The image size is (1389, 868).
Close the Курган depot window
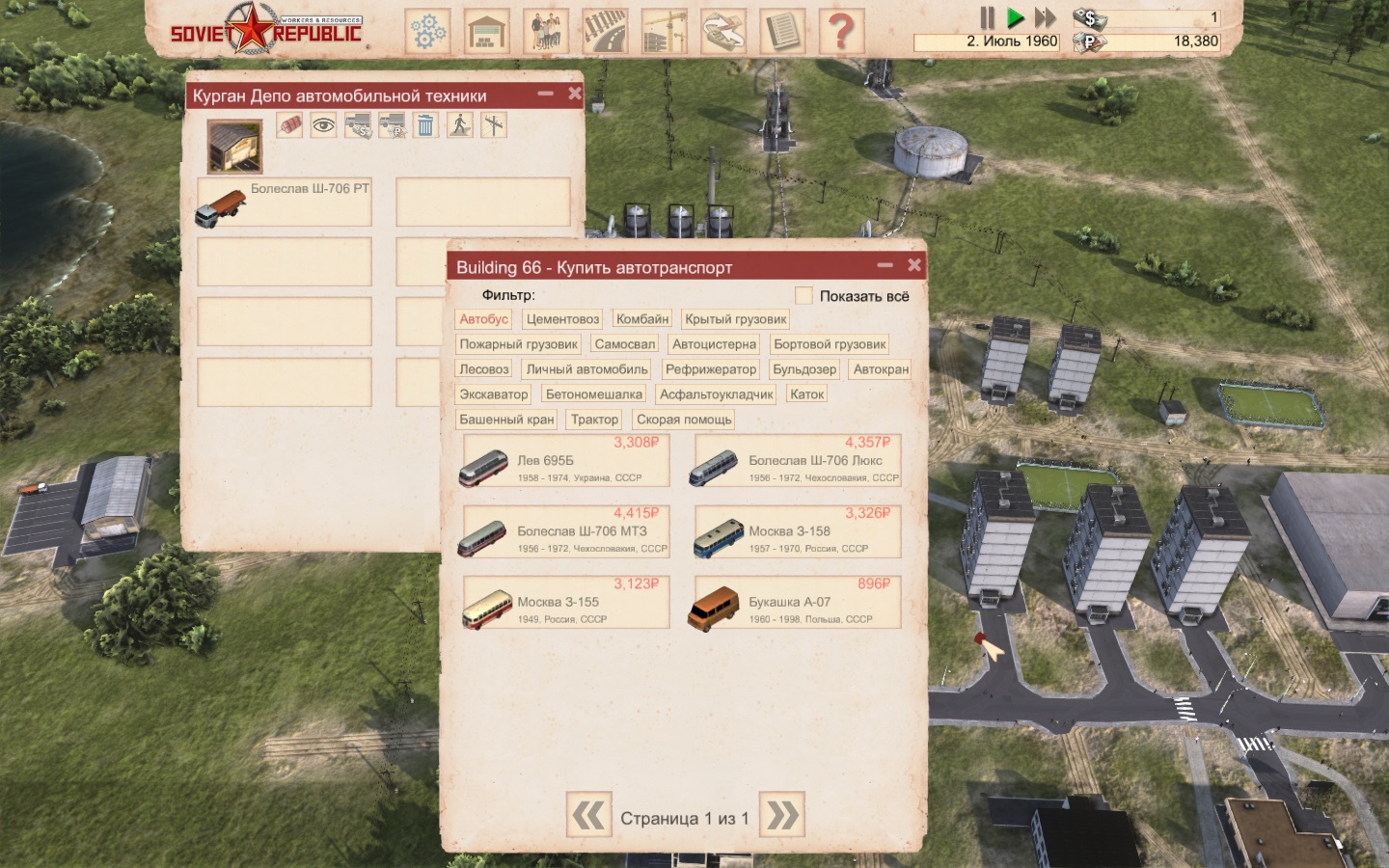click(x=575, y=94)
